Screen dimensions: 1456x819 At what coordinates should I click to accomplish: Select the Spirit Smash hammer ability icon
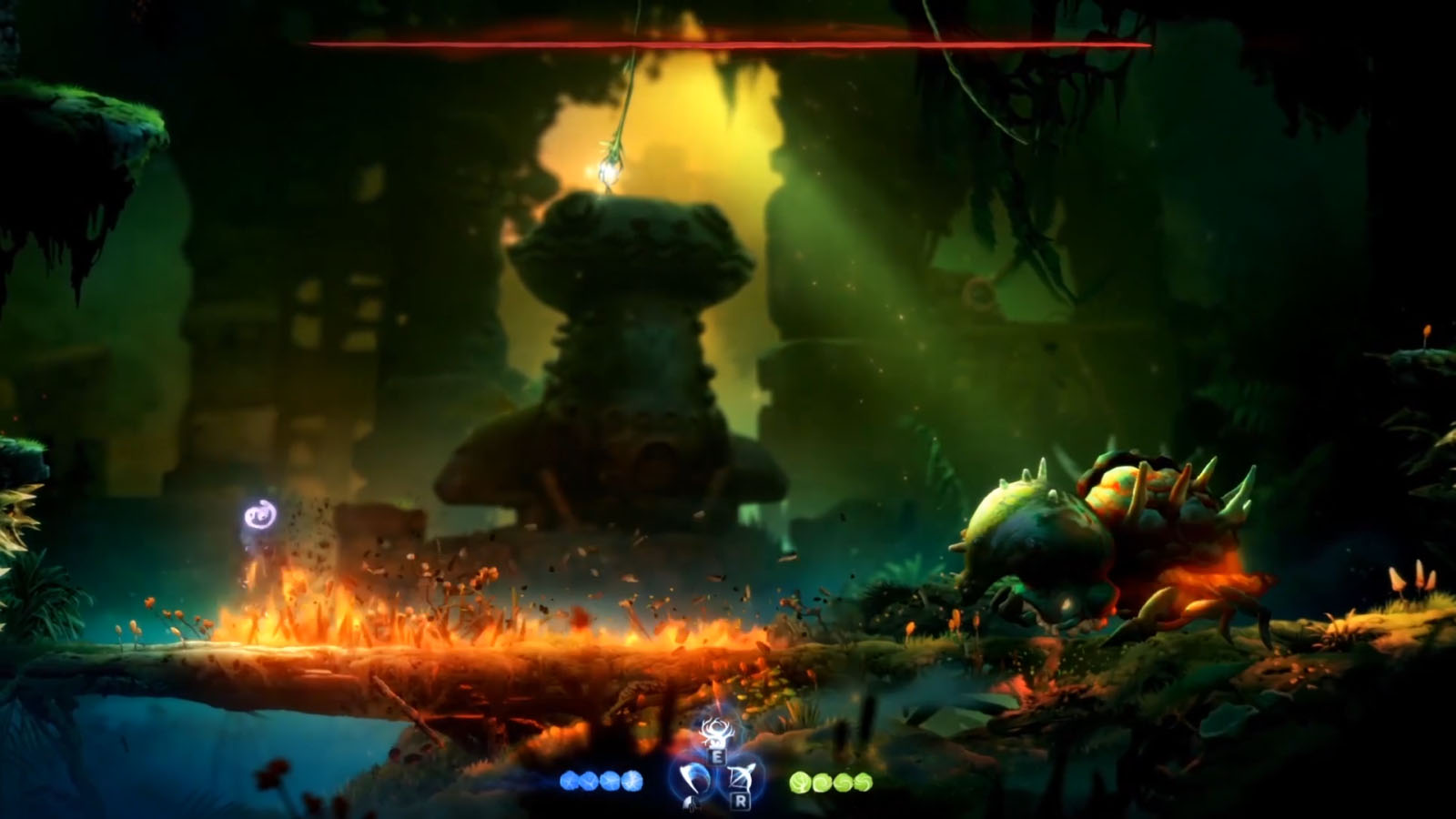(x=716, y=731)
